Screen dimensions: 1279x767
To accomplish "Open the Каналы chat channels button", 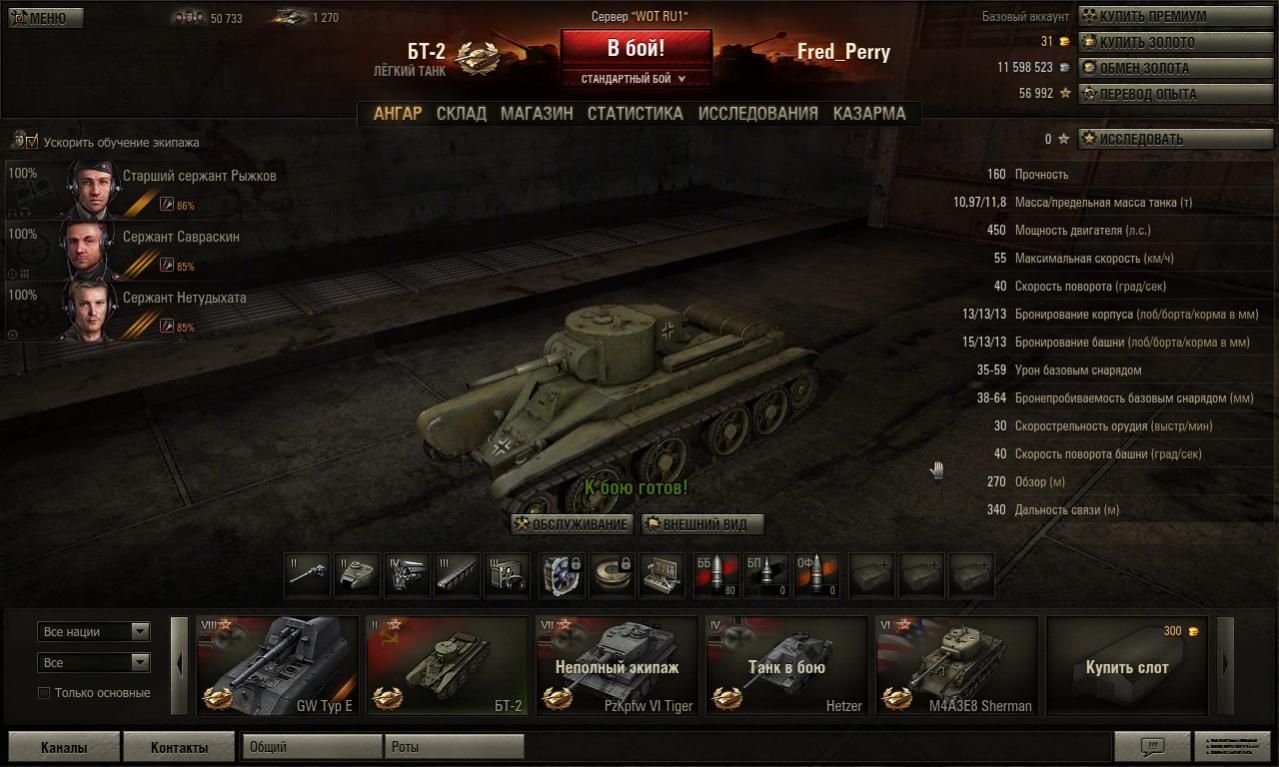I will coord(64,747).
